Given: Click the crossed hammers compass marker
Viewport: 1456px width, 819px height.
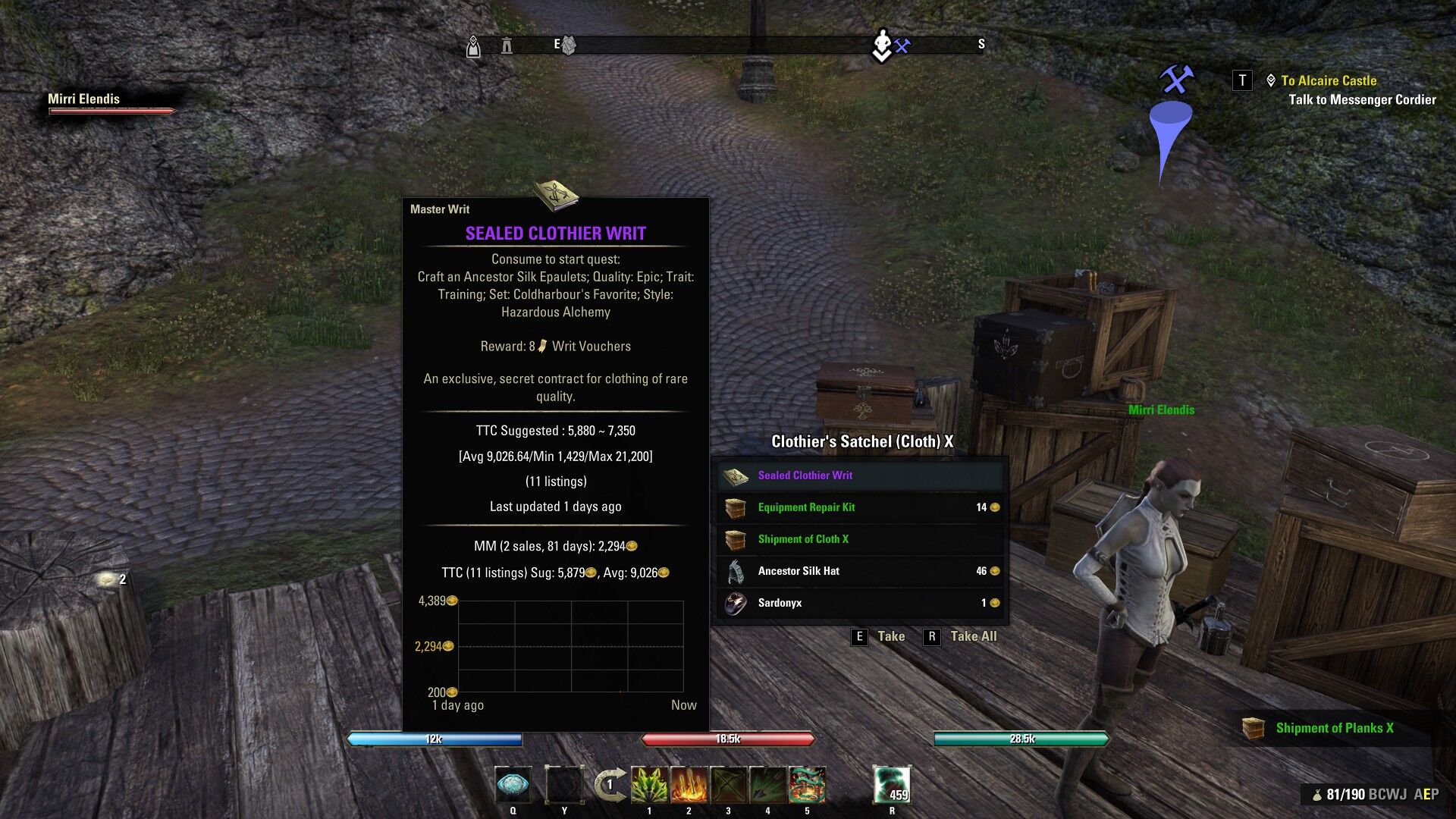Looking at the screenshot, I should 902,46.
